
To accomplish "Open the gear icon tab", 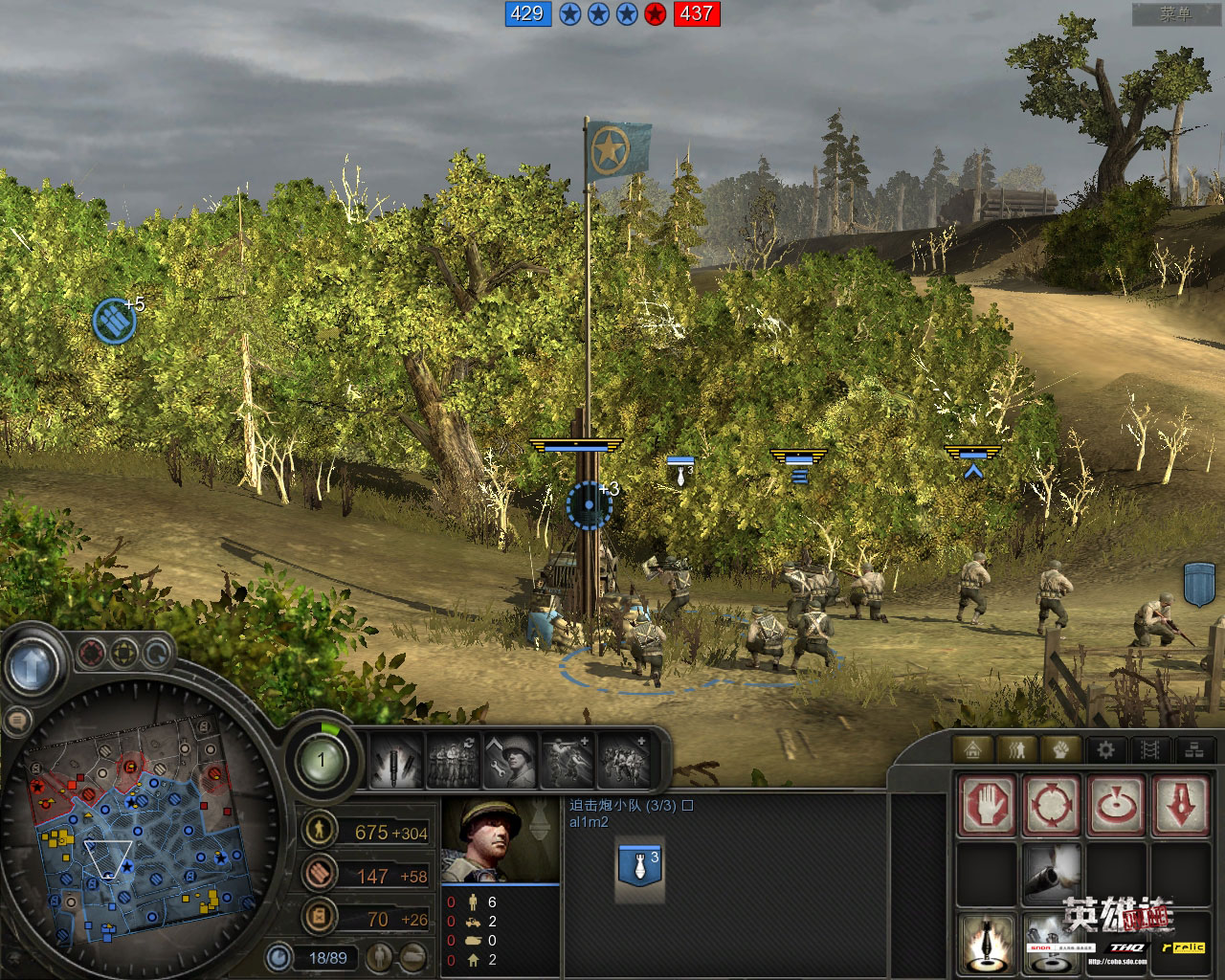I will tap(1106, 750).
